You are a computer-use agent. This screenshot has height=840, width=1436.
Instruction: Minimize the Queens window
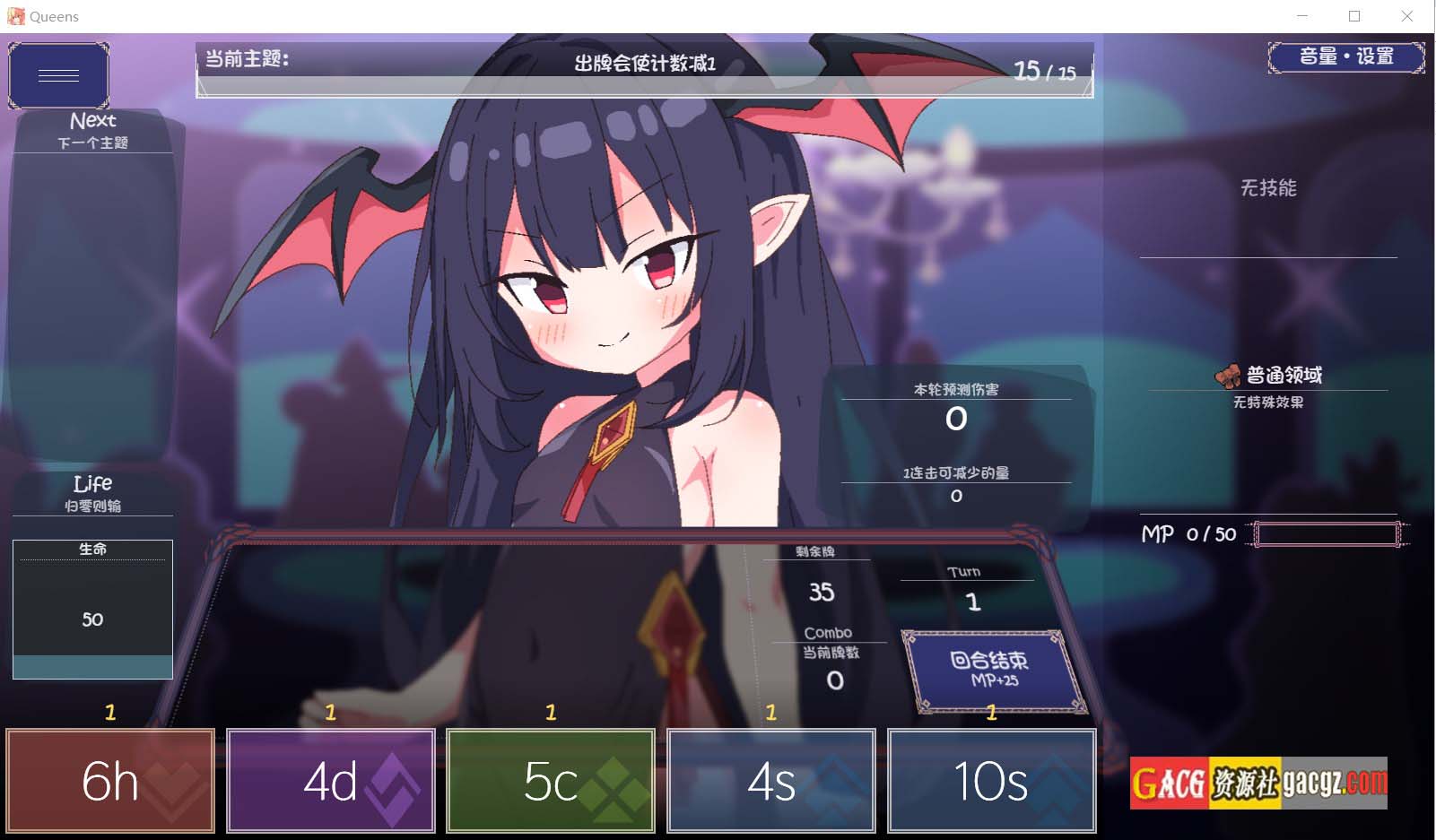pos(1302,16)
